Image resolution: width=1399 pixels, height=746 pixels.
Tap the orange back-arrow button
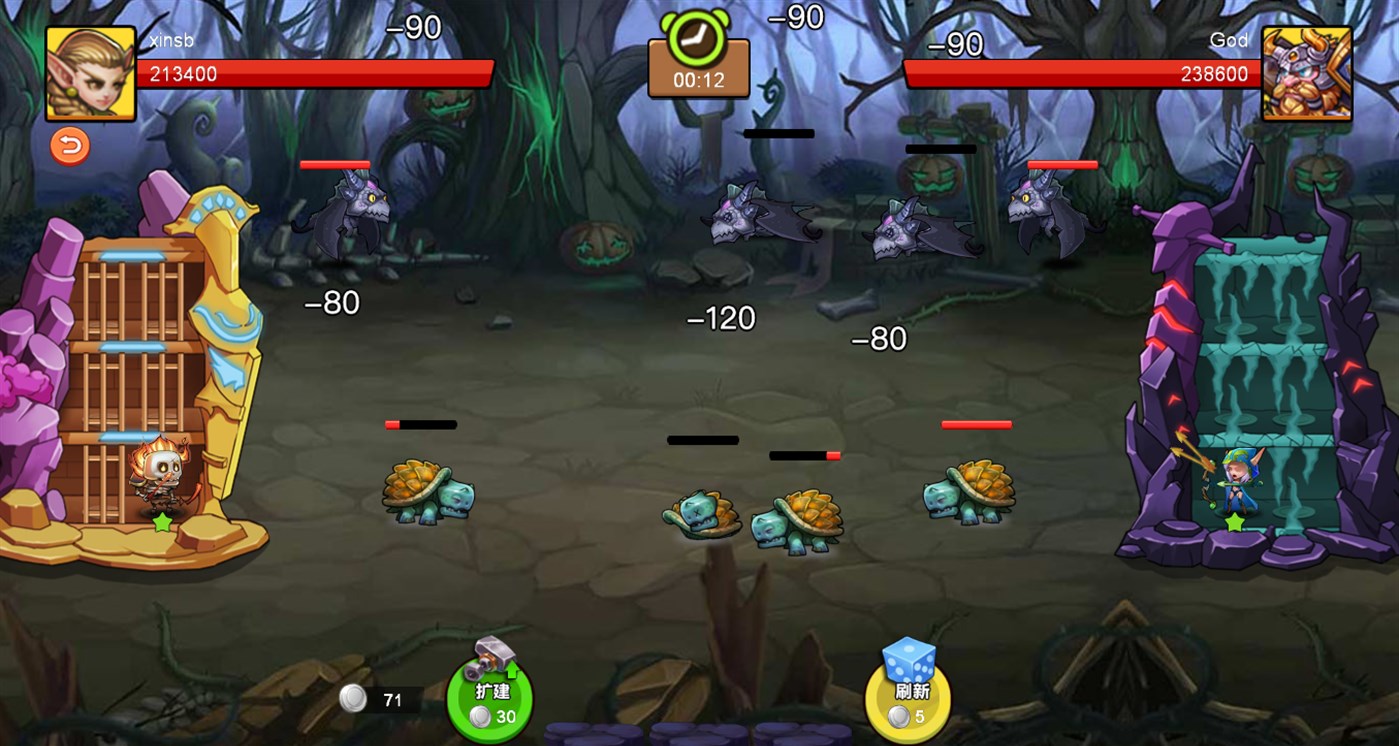click(68, 146)
